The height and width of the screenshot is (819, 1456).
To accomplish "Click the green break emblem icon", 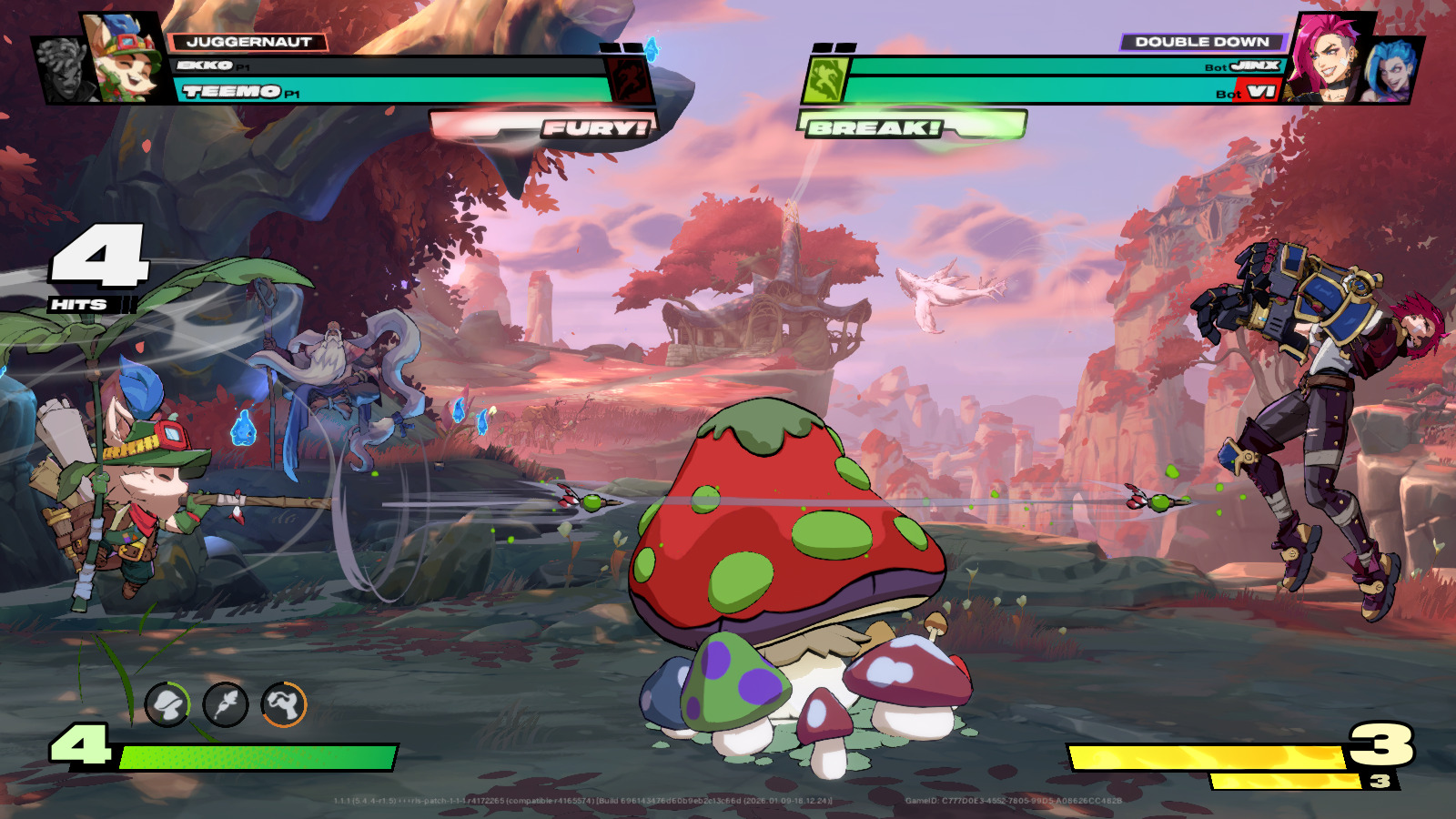I will pyautogui.click(x=825, y=79).
